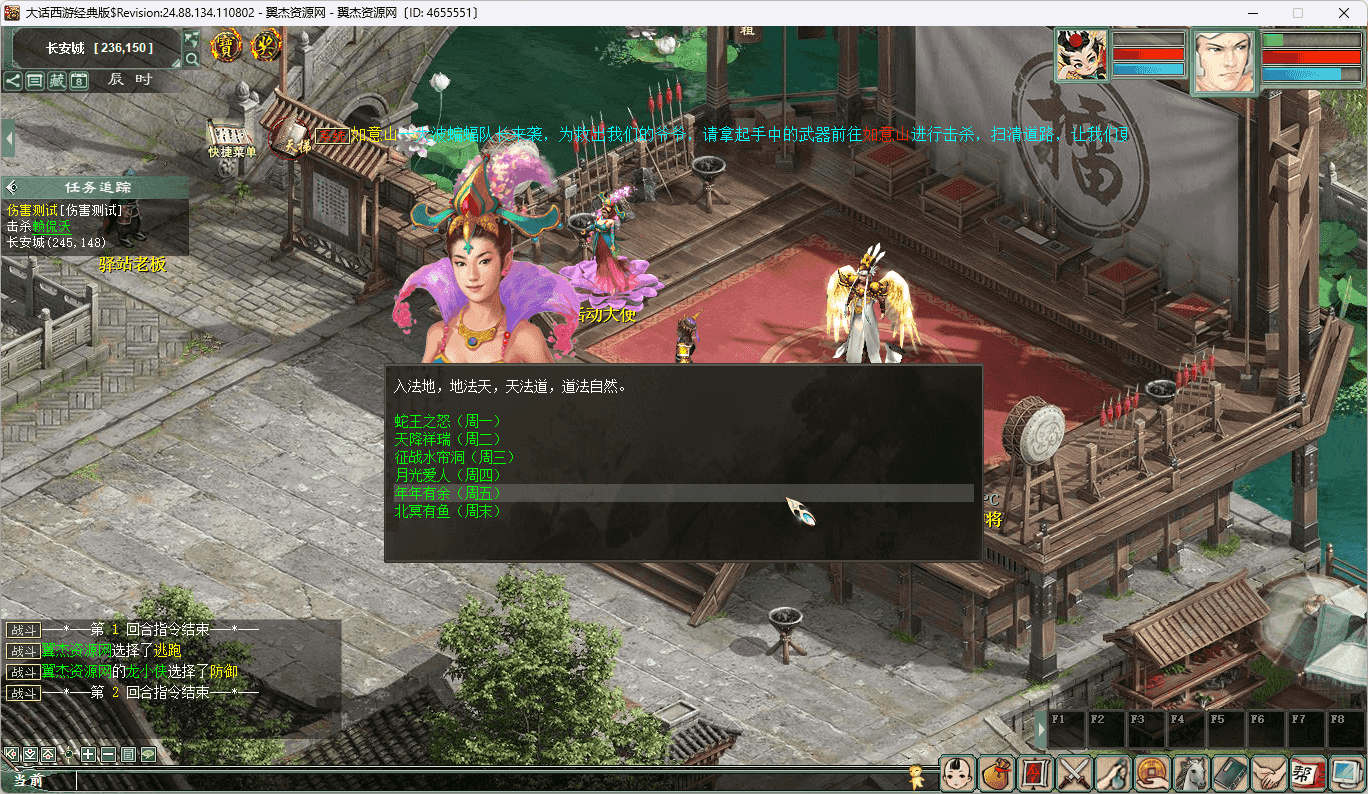This screenshot has width=1368, height=794.
Task: Select 天降祥瑞（周二）option
Action: 448,439
